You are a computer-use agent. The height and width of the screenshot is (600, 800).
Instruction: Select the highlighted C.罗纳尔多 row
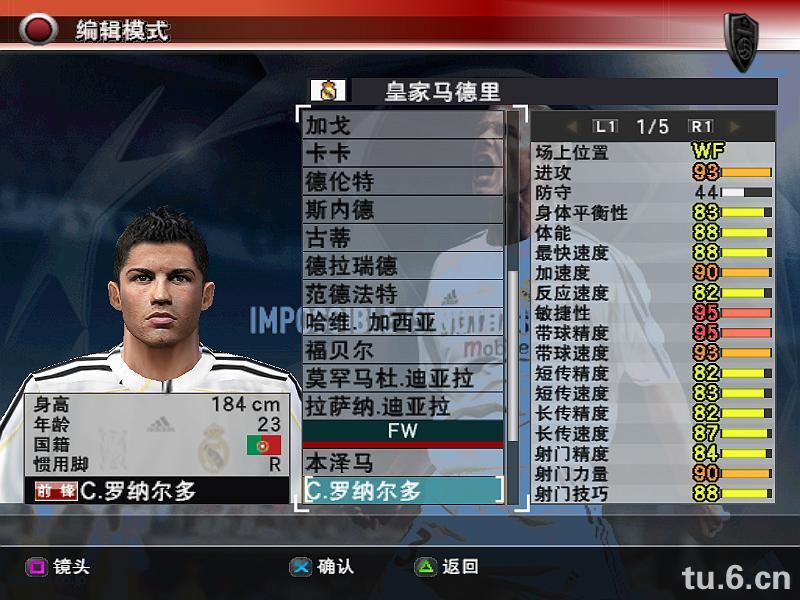403,490
